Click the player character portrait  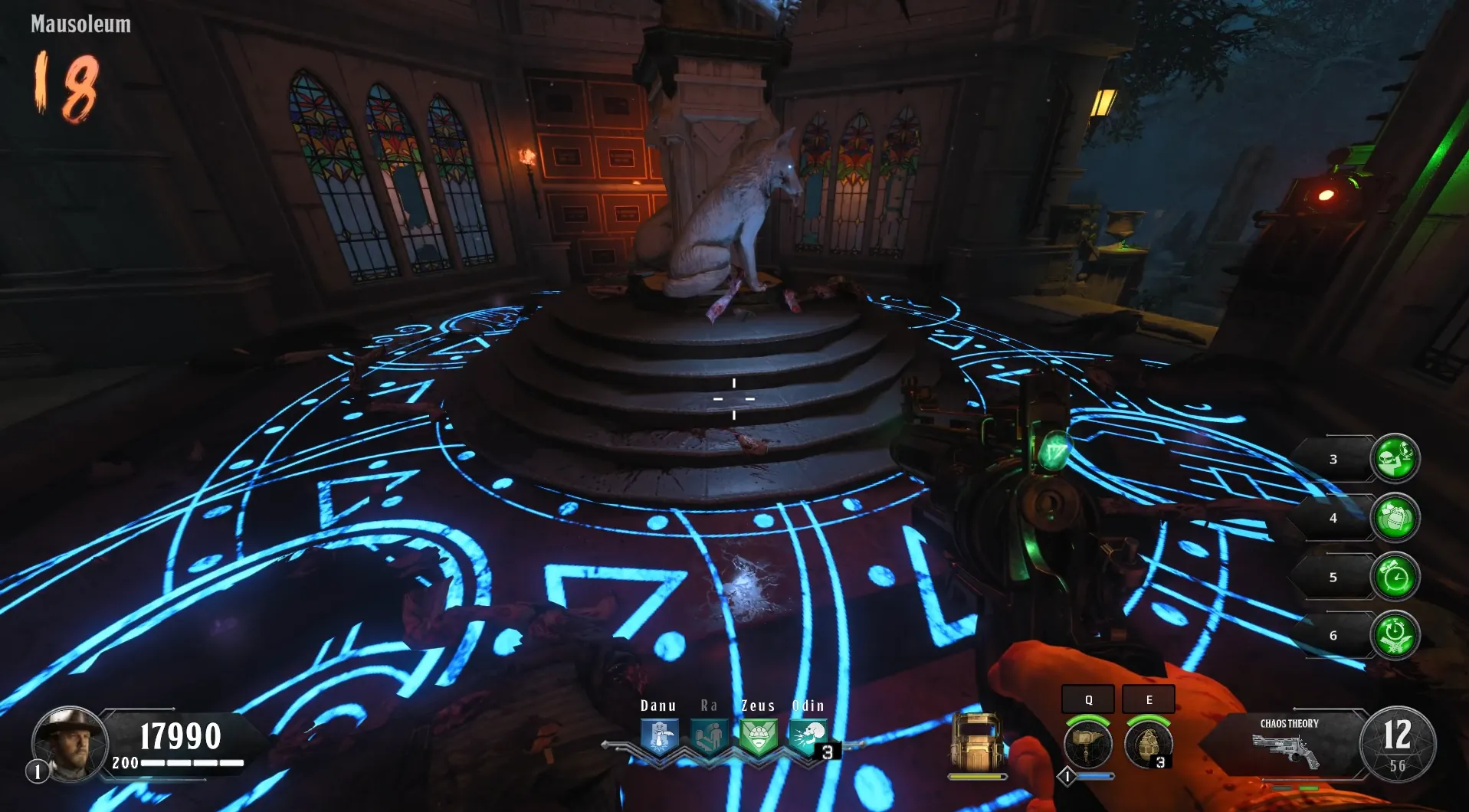point(70,744)
